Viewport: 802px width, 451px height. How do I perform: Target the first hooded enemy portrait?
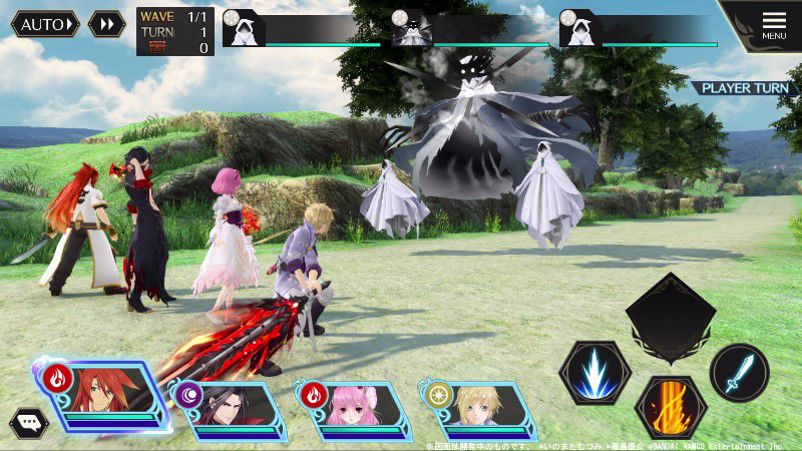click(240, 28)
